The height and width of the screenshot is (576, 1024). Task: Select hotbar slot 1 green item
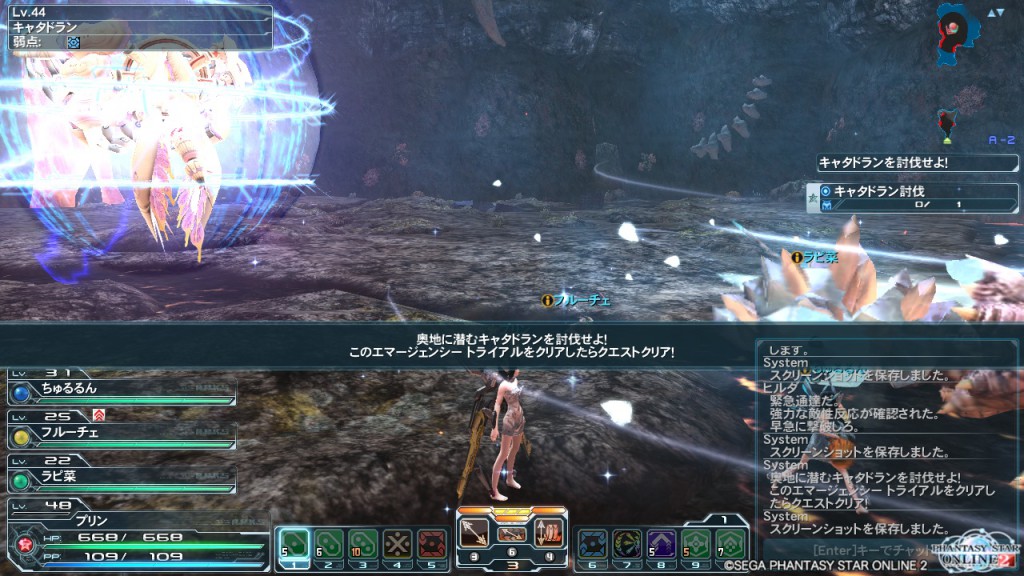[x=292, y=543]
